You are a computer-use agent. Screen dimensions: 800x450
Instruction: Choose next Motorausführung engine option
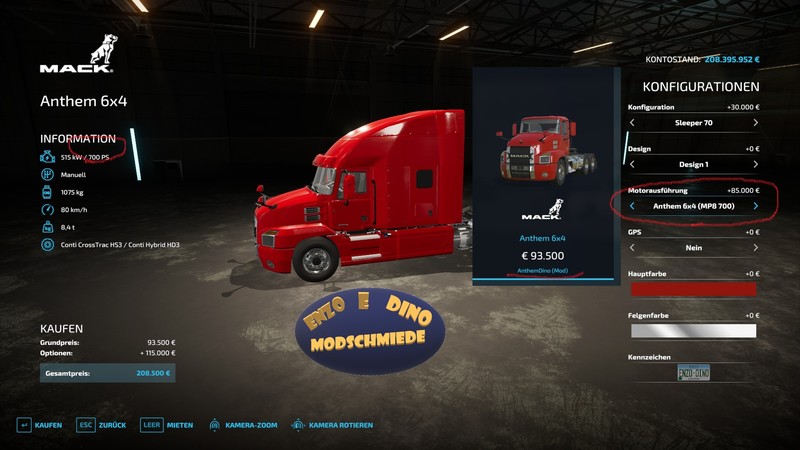(x=755, y=206)
